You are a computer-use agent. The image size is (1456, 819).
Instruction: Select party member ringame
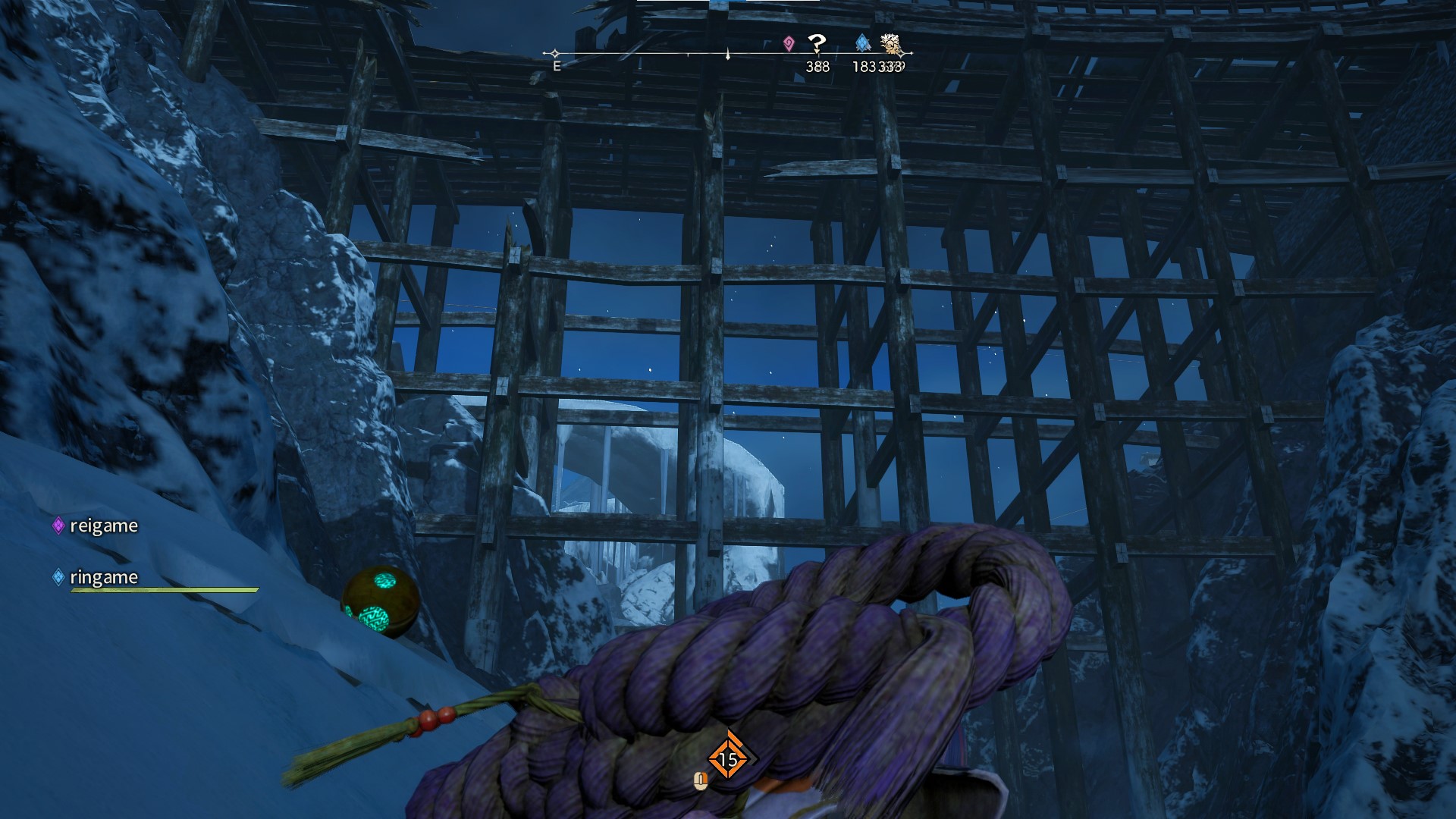coord(103,577)
